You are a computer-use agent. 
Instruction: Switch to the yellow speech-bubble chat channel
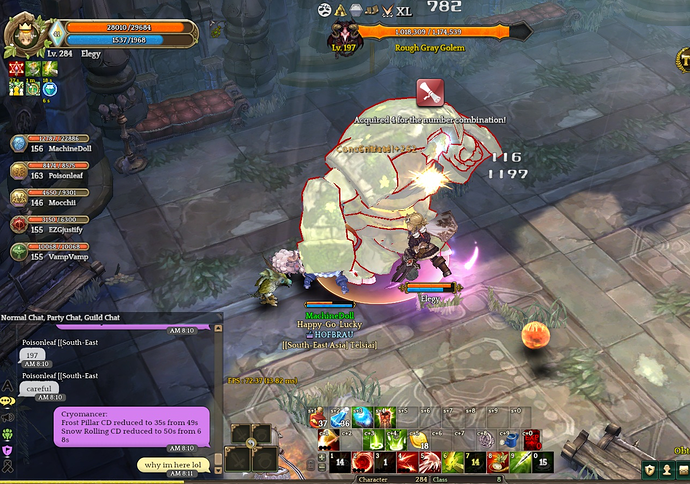click(x=8, y=400)
